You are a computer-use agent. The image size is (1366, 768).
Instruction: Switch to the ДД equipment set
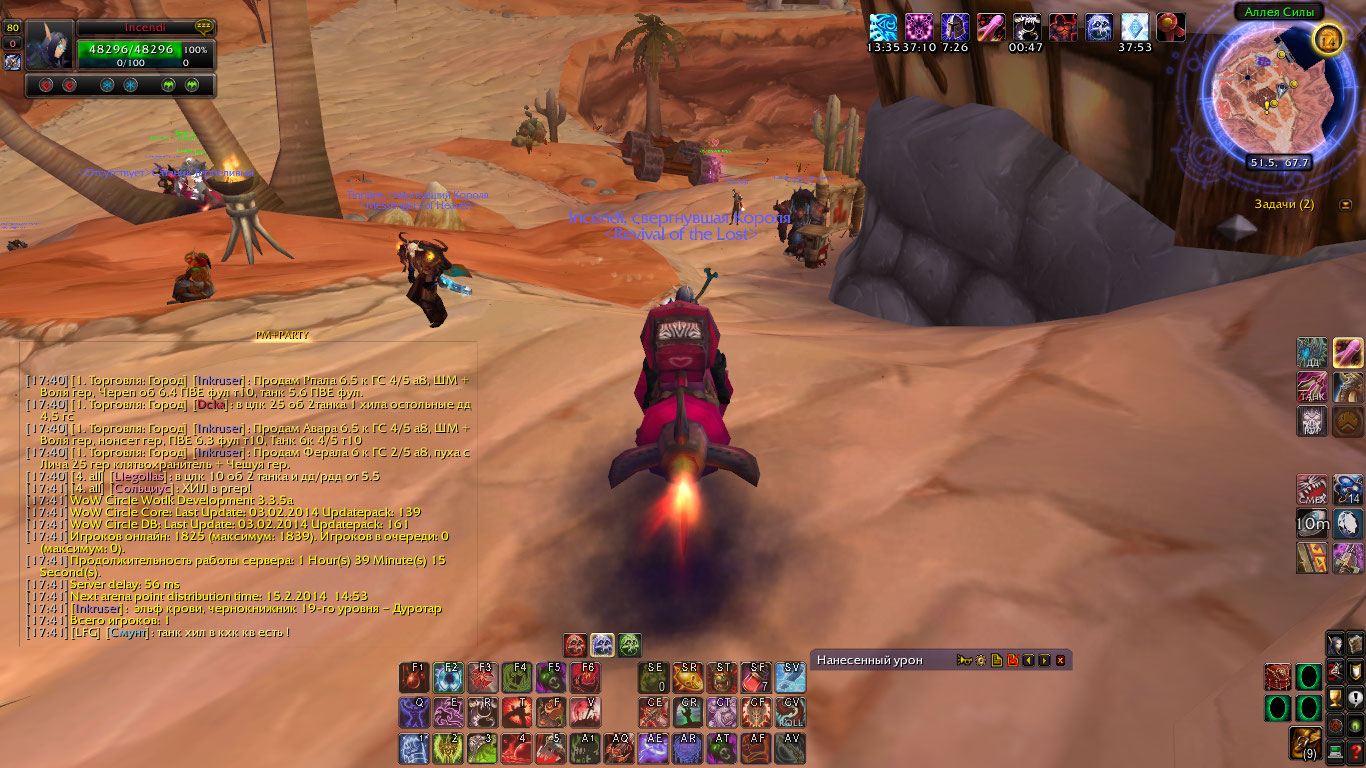pos(1312,352)
